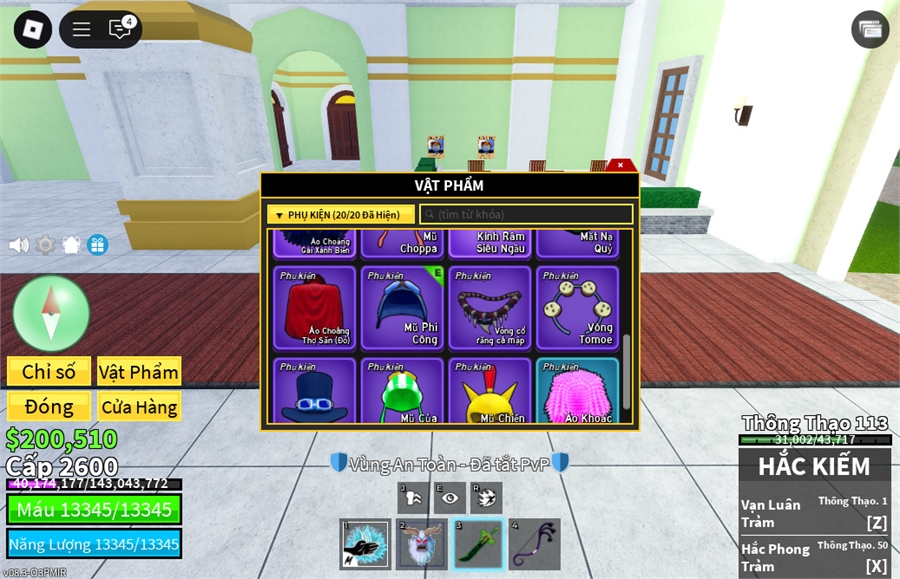Image resolution: width=900 pixels, height=579 pixels.
Task: Equip the green sword in hotbar slot 3
Action: tap(478, 545)
